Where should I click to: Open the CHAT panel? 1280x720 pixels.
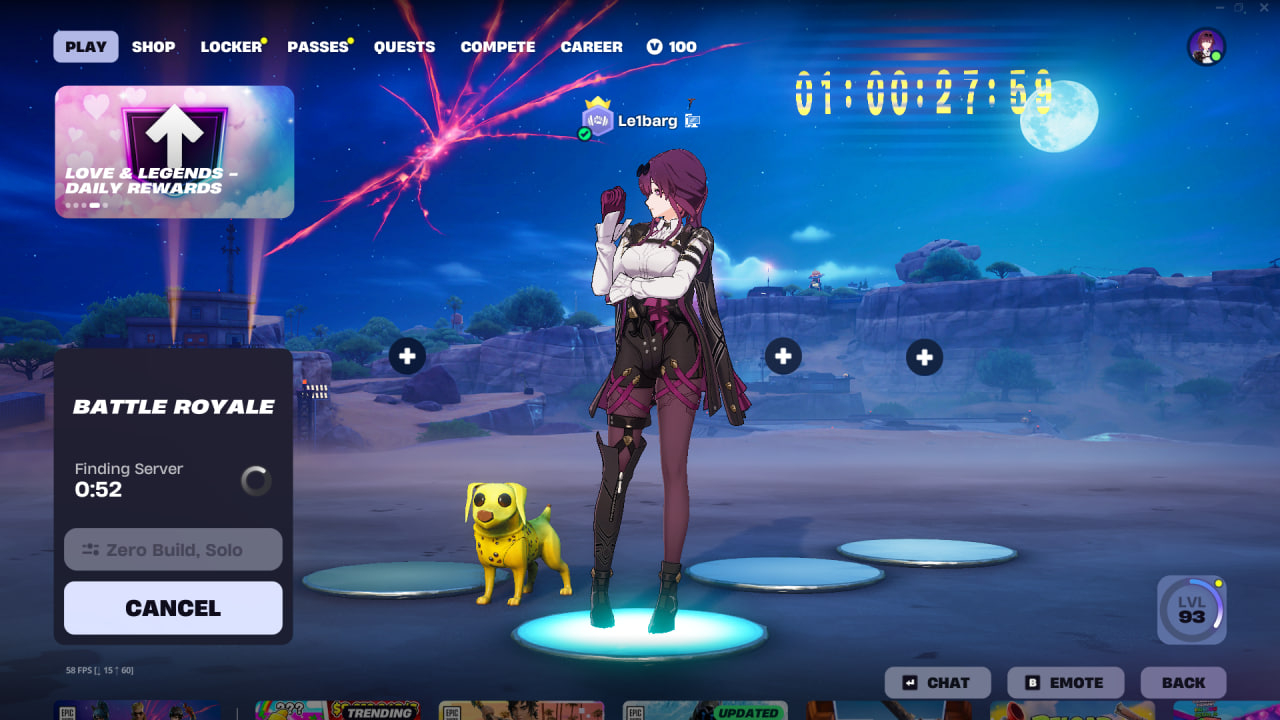click(x=937, y=683)
